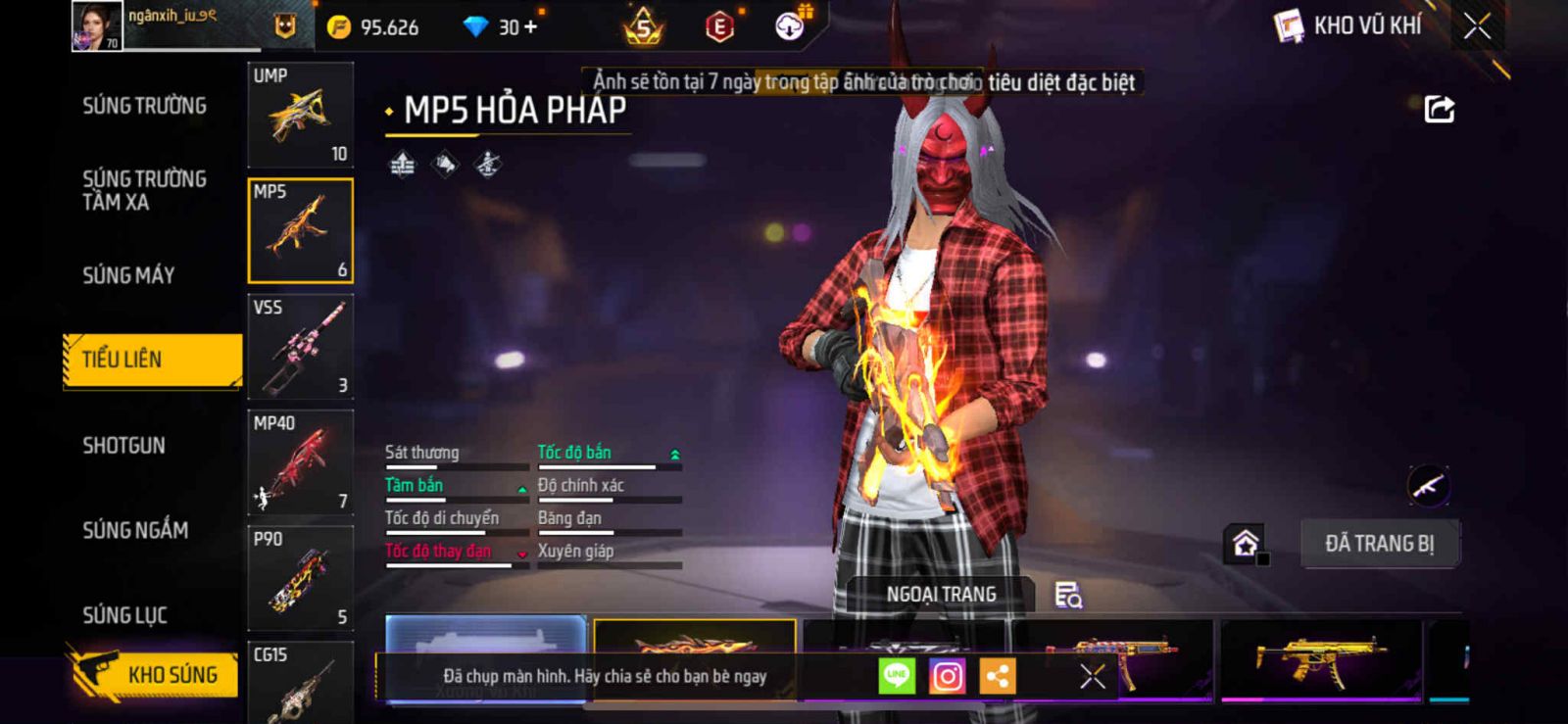Switch to SÚNG TRƯỜNG category
Viewport: 1568px width, 724px height.
click(x=144, y=106)
